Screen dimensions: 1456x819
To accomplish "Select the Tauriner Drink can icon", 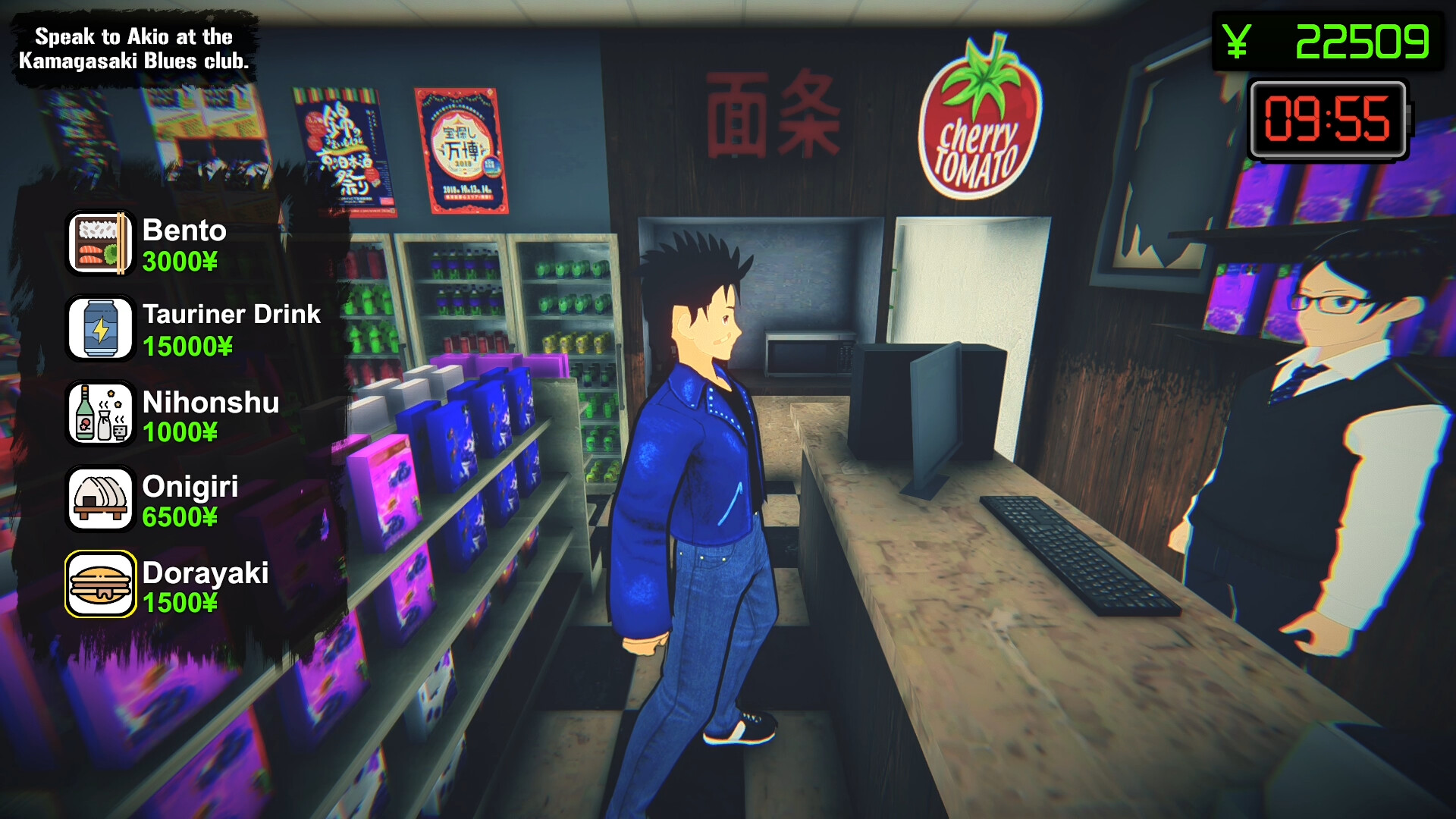I will pos(99,328).
